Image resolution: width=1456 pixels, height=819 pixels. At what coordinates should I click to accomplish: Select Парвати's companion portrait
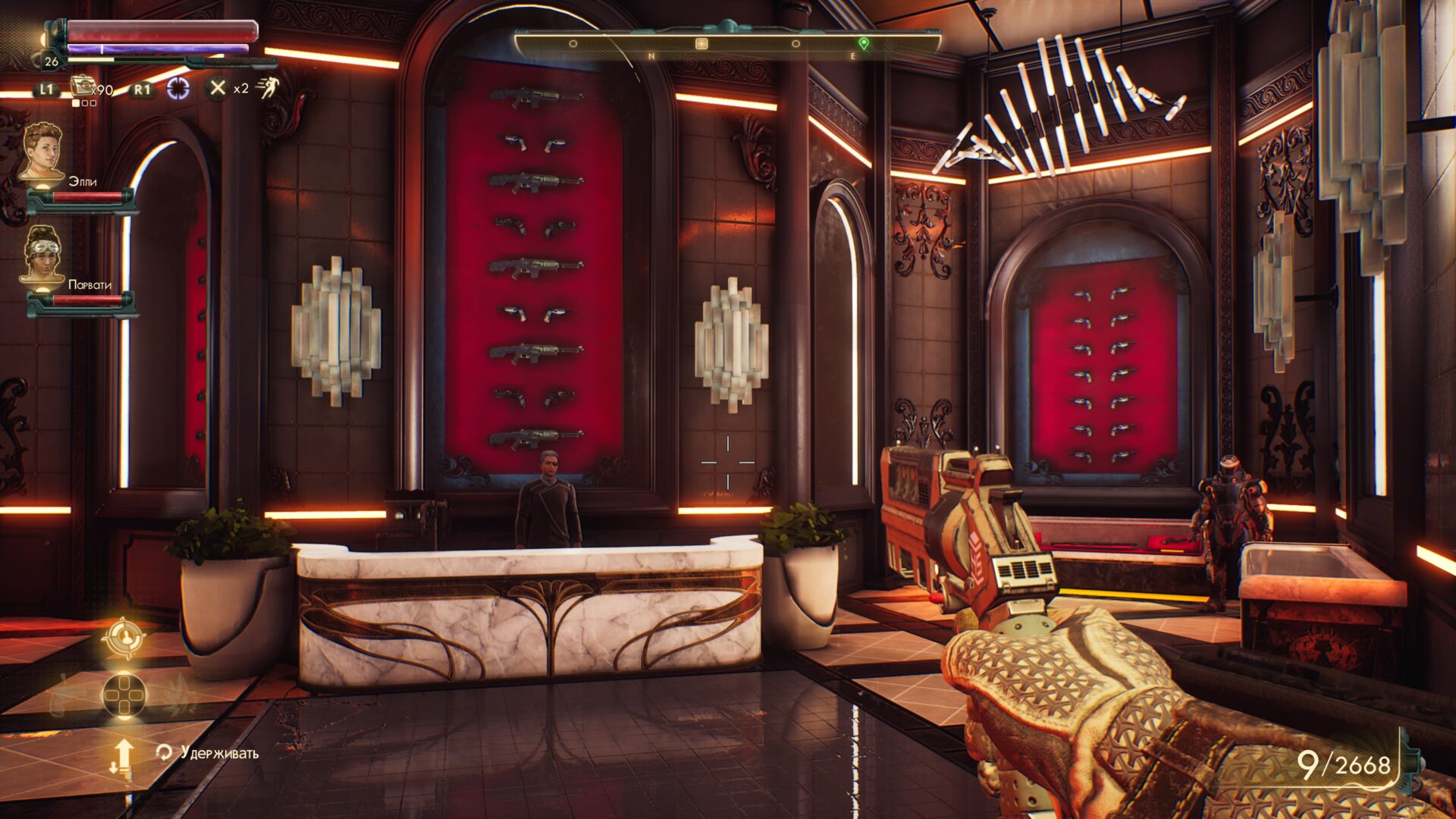(42, 254)
